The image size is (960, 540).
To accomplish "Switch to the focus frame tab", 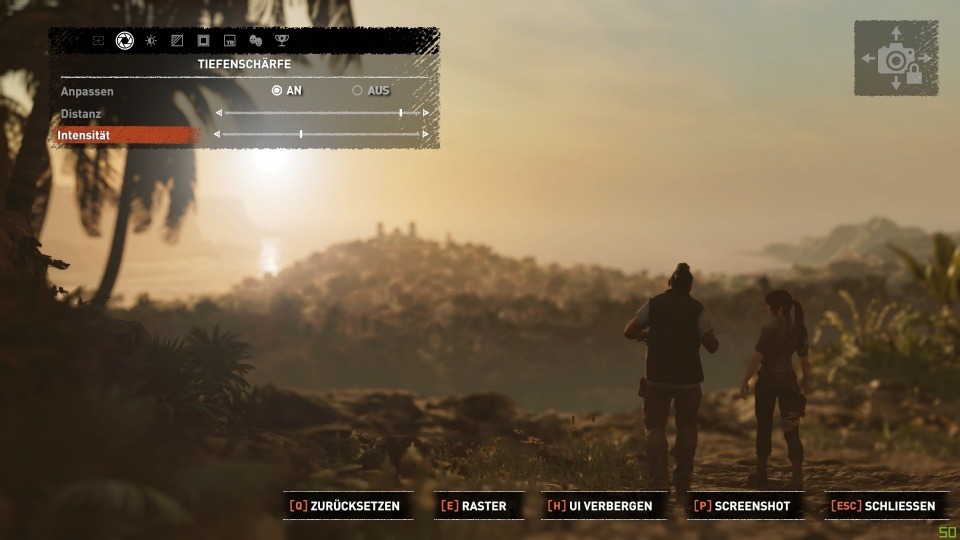I will point(98,41).
